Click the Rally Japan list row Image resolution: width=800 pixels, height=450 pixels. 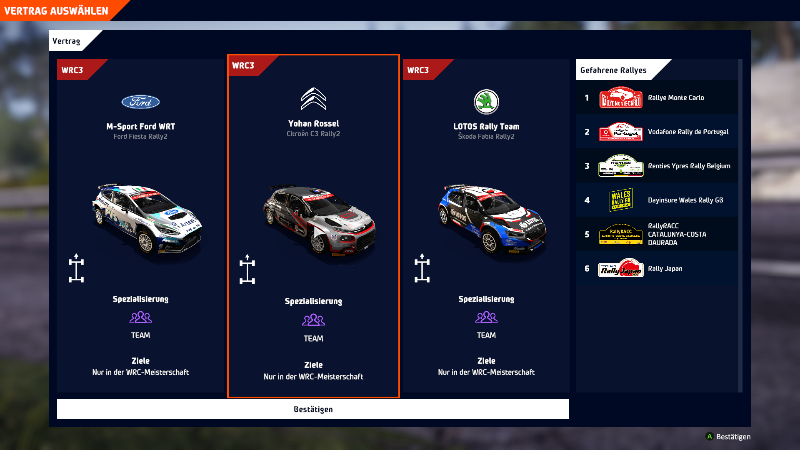point(657,268)
